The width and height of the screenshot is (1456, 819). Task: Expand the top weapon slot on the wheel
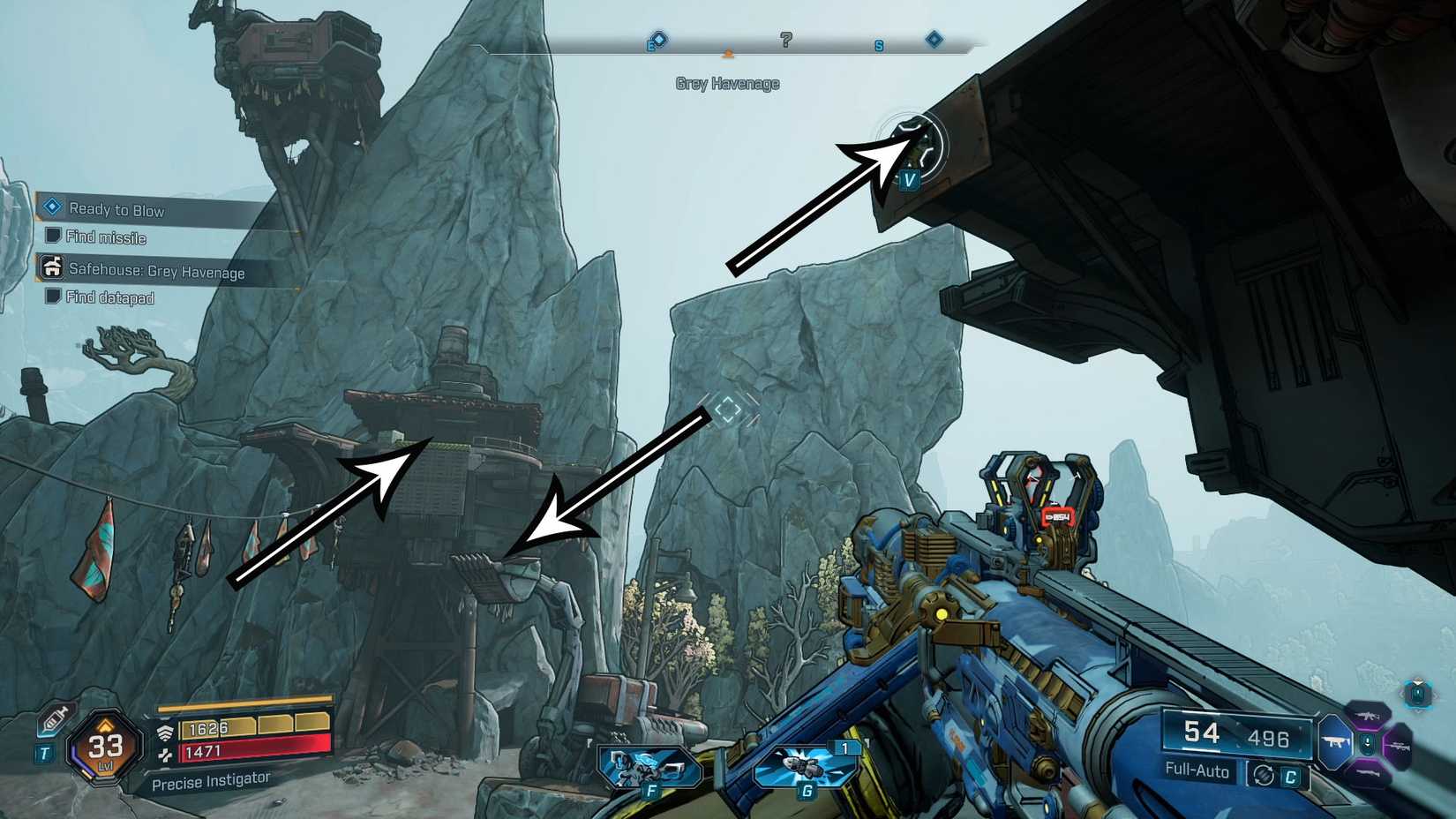click(1368, 717)
